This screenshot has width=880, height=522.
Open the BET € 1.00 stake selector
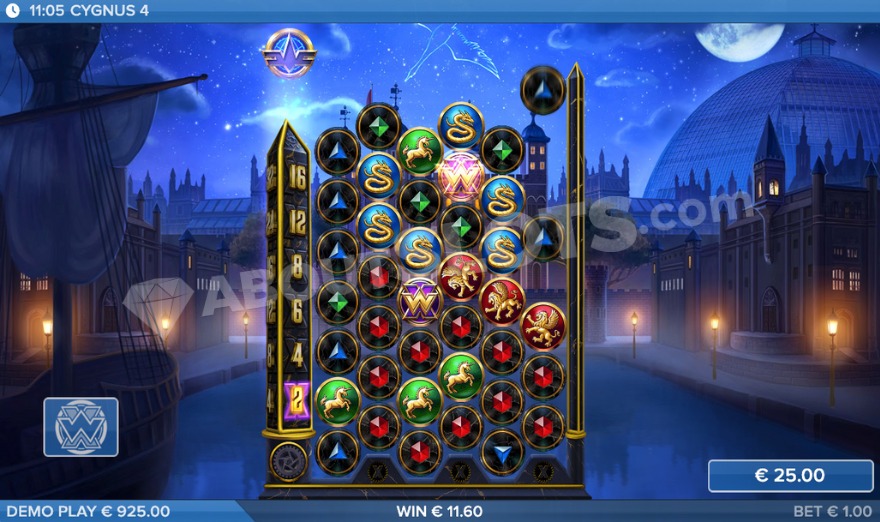pyautogui.click(x=832, y=511)
